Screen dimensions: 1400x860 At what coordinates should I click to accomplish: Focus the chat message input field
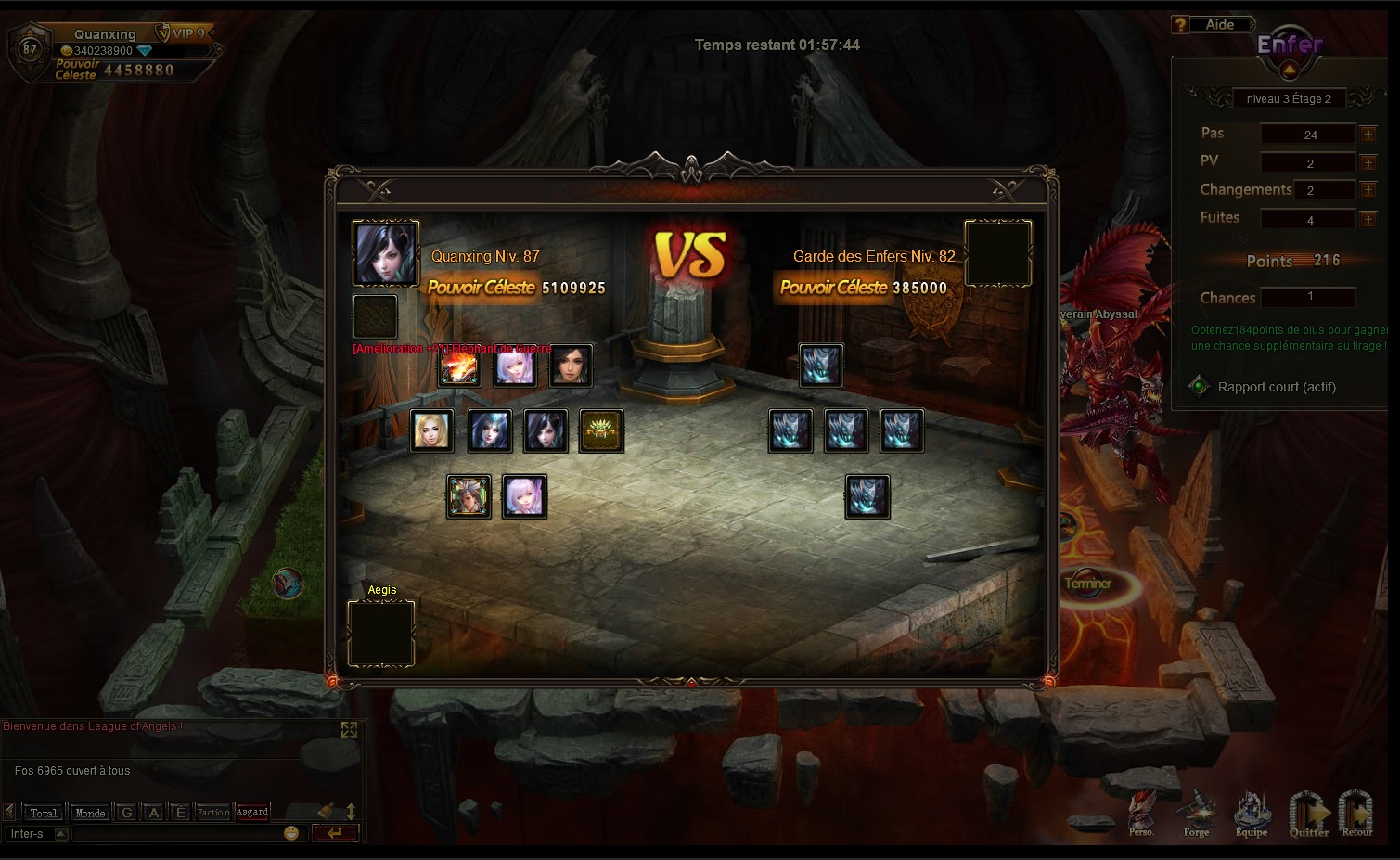tap(176, 833)
